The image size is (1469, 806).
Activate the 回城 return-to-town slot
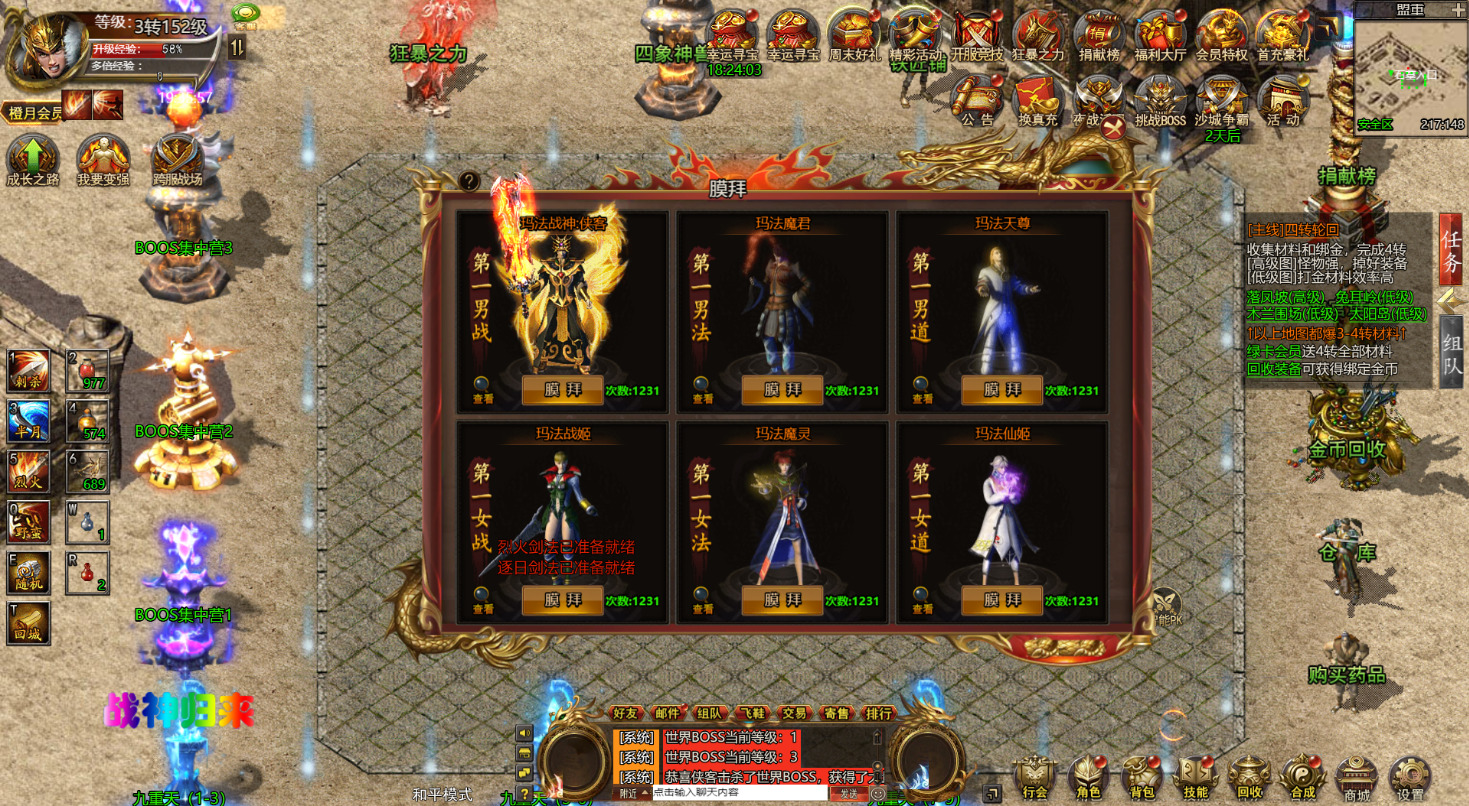click(x=28, y=622)
